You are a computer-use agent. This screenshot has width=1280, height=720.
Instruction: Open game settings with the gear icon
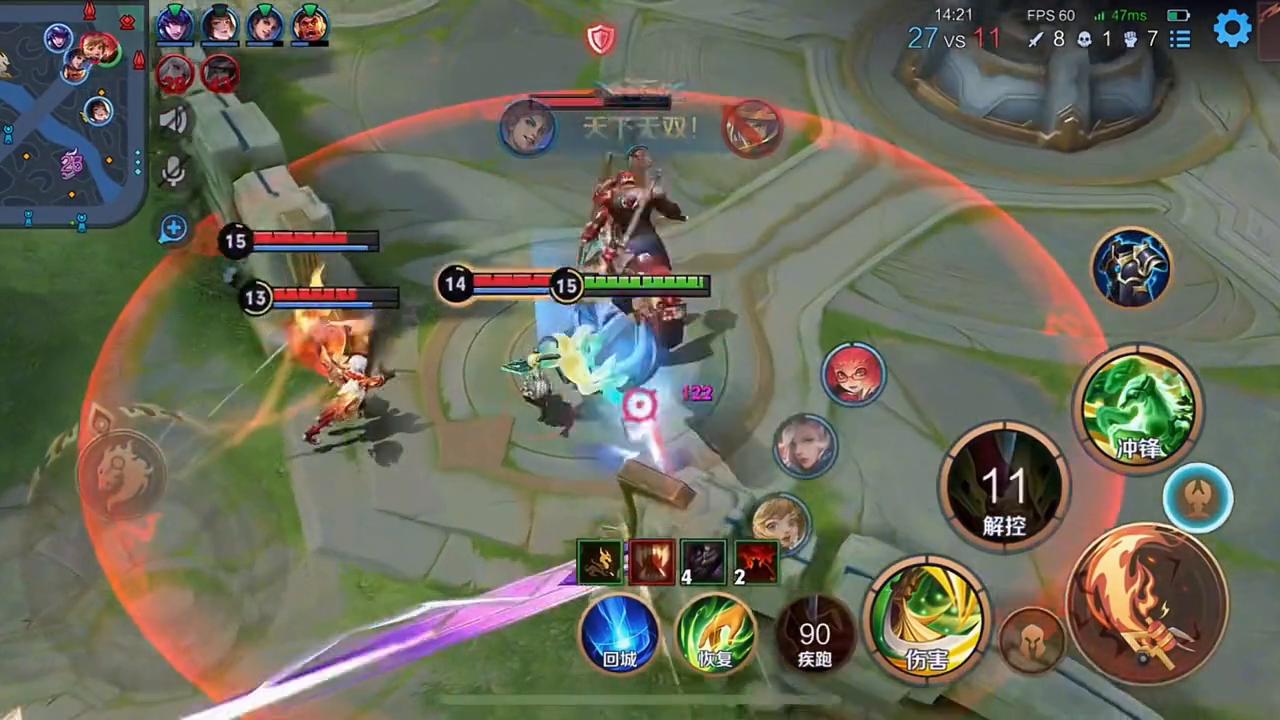(1233, 29)
